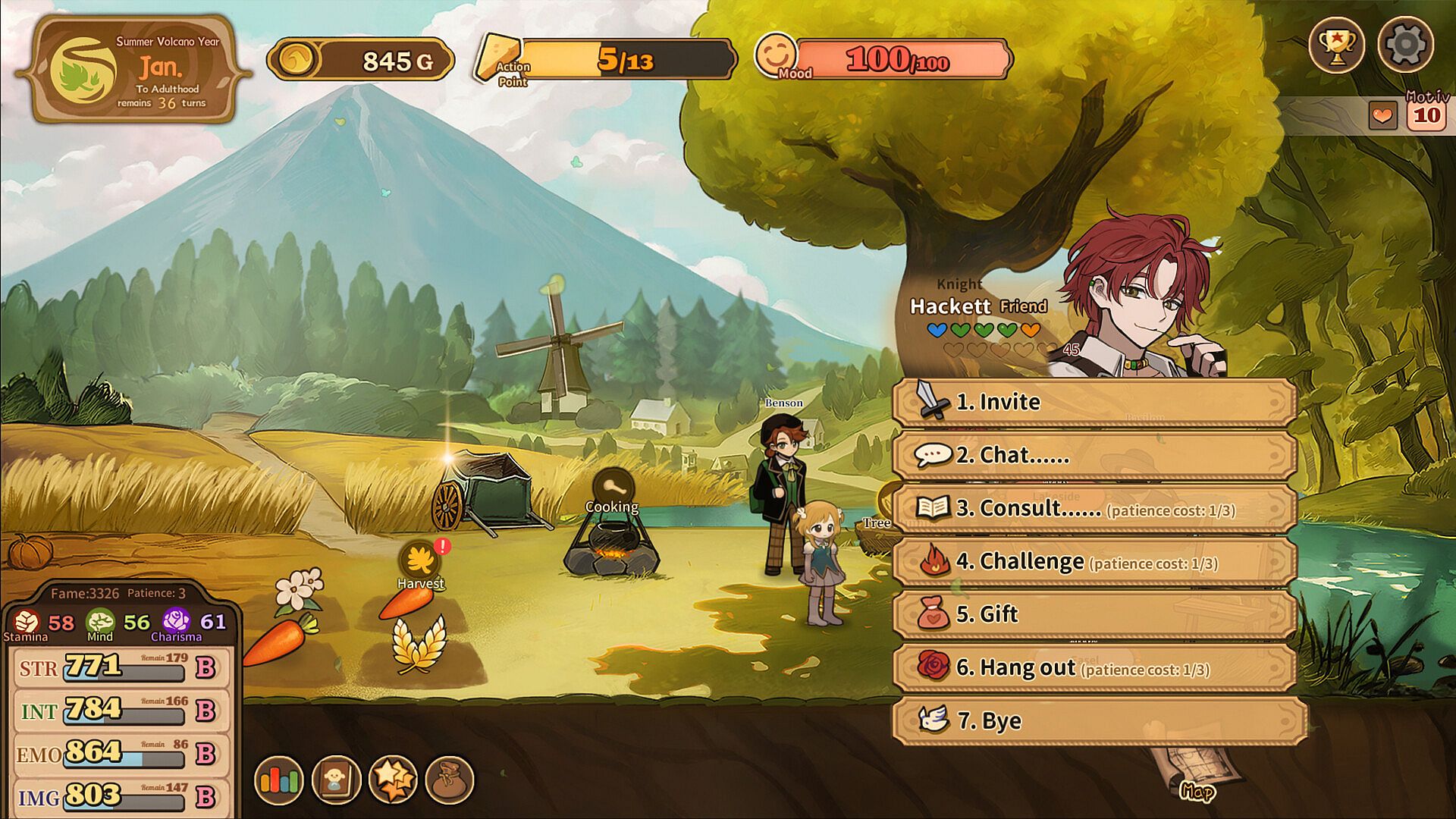
Task: Open the brown pouch inventory icon
Action: [x=450, y=780]
